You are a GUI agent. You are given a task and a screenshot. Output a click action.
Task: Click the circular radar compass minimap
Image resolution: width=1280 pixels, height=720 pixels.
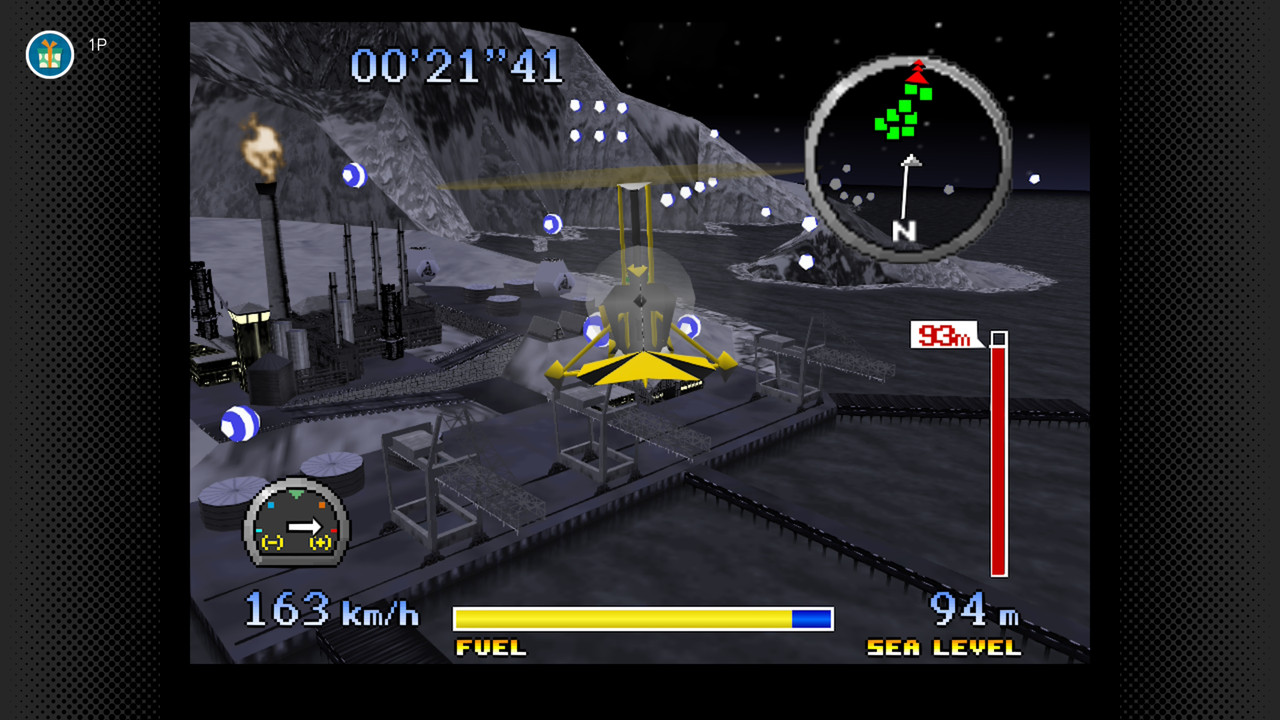pyautogui.click(x=907, y=159)
